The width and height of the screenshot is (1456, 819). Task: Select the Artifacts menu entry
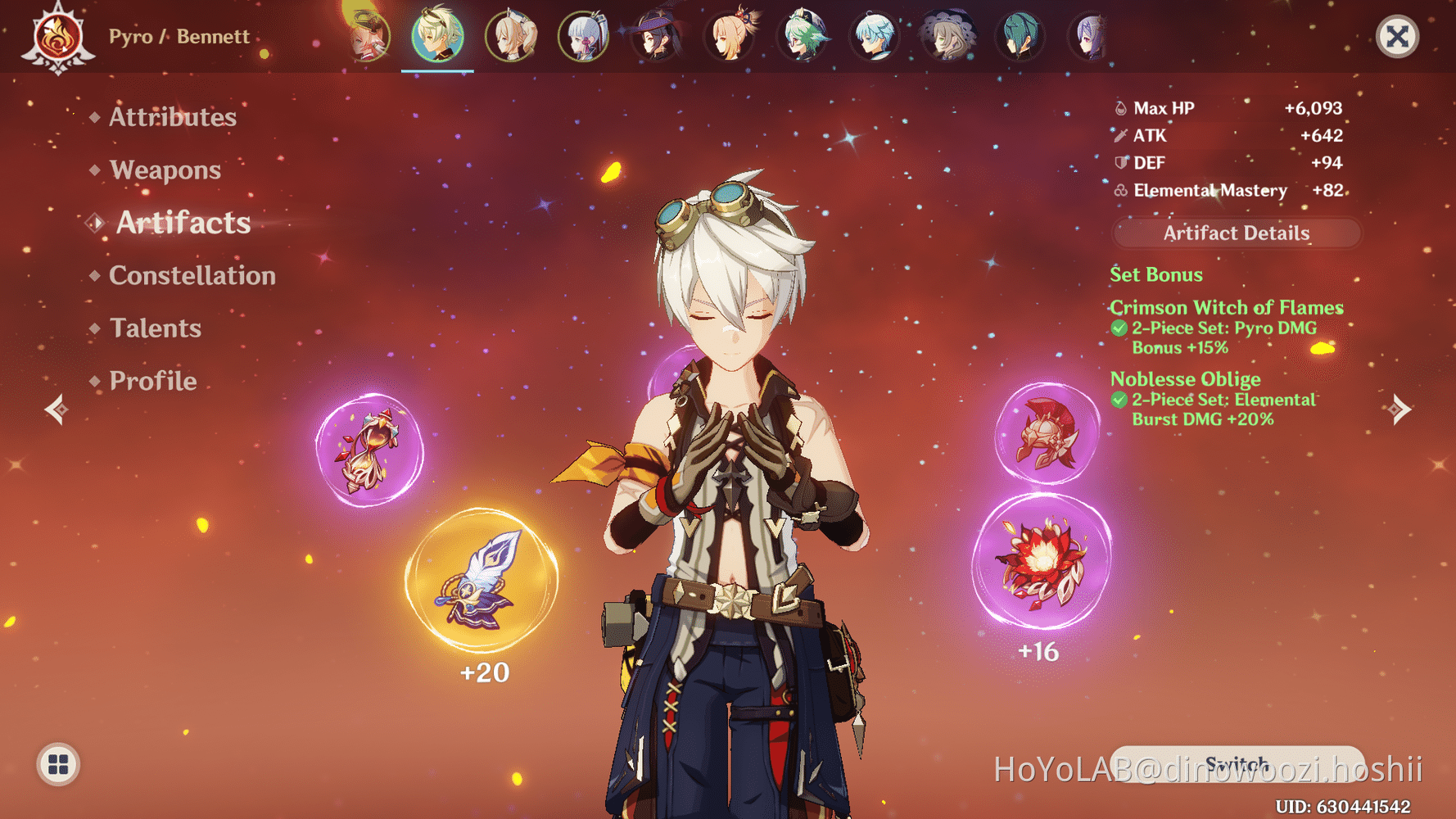183,223
